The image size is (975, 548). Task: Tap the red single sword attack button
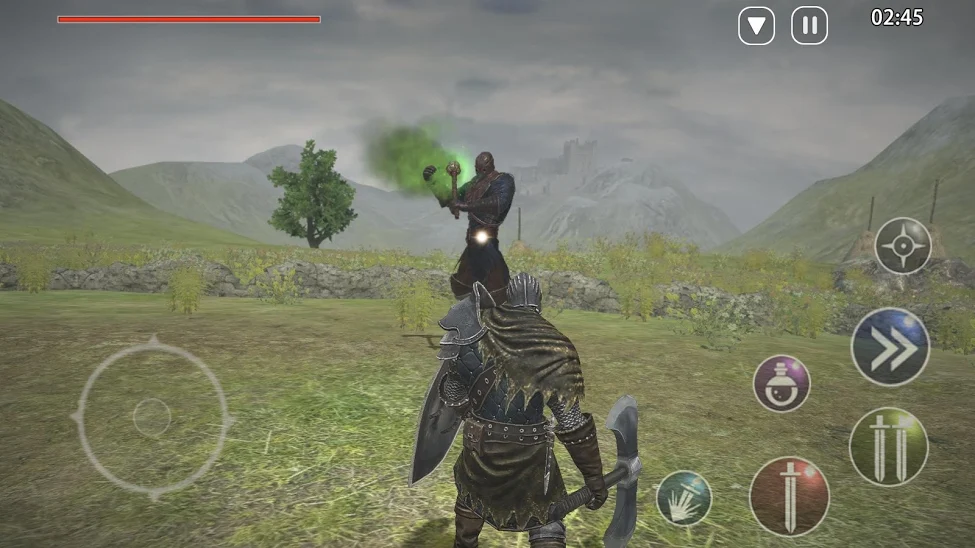pos(789,496)
